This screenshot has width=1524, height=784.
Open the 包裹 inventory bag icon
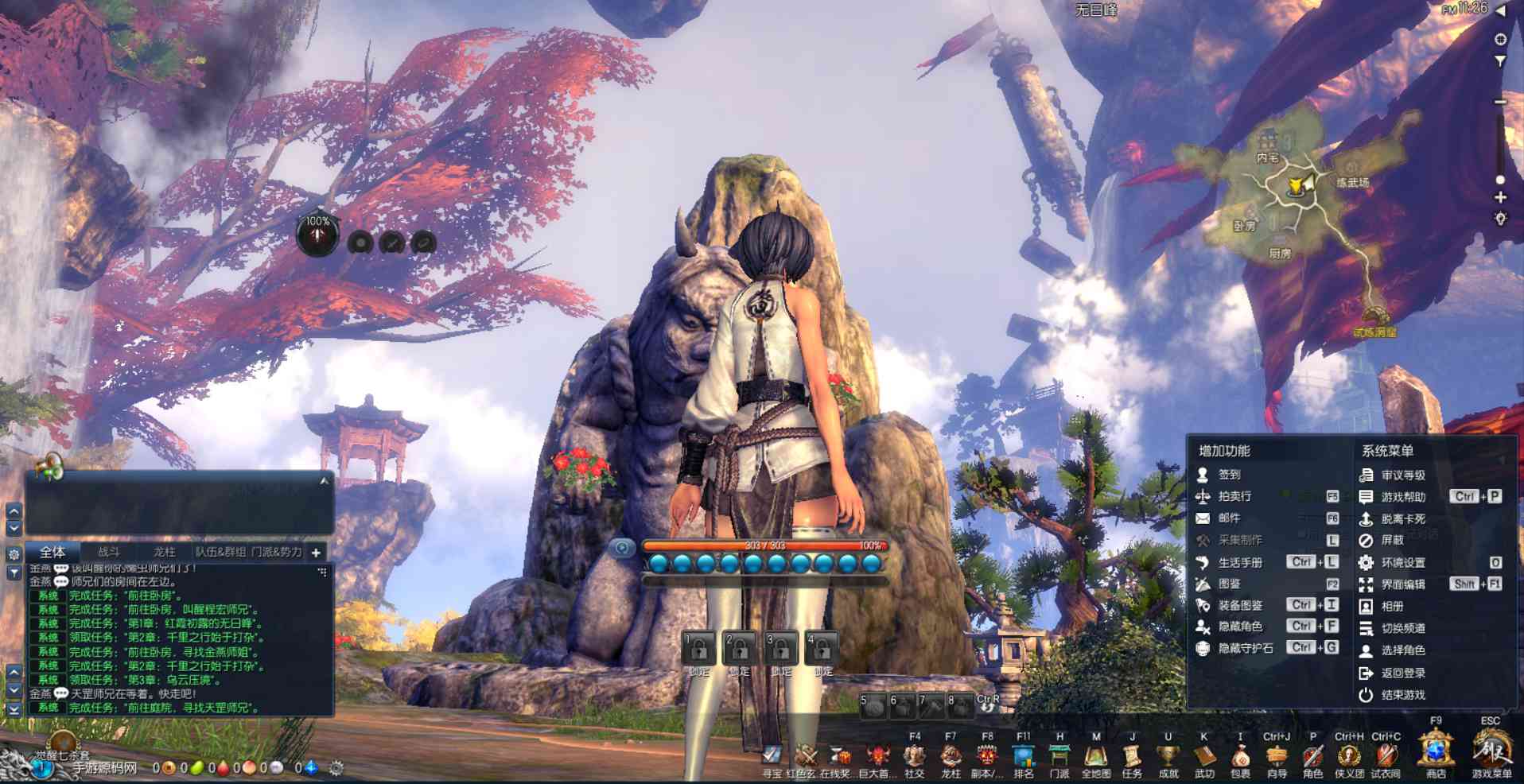coord(1240,756)
